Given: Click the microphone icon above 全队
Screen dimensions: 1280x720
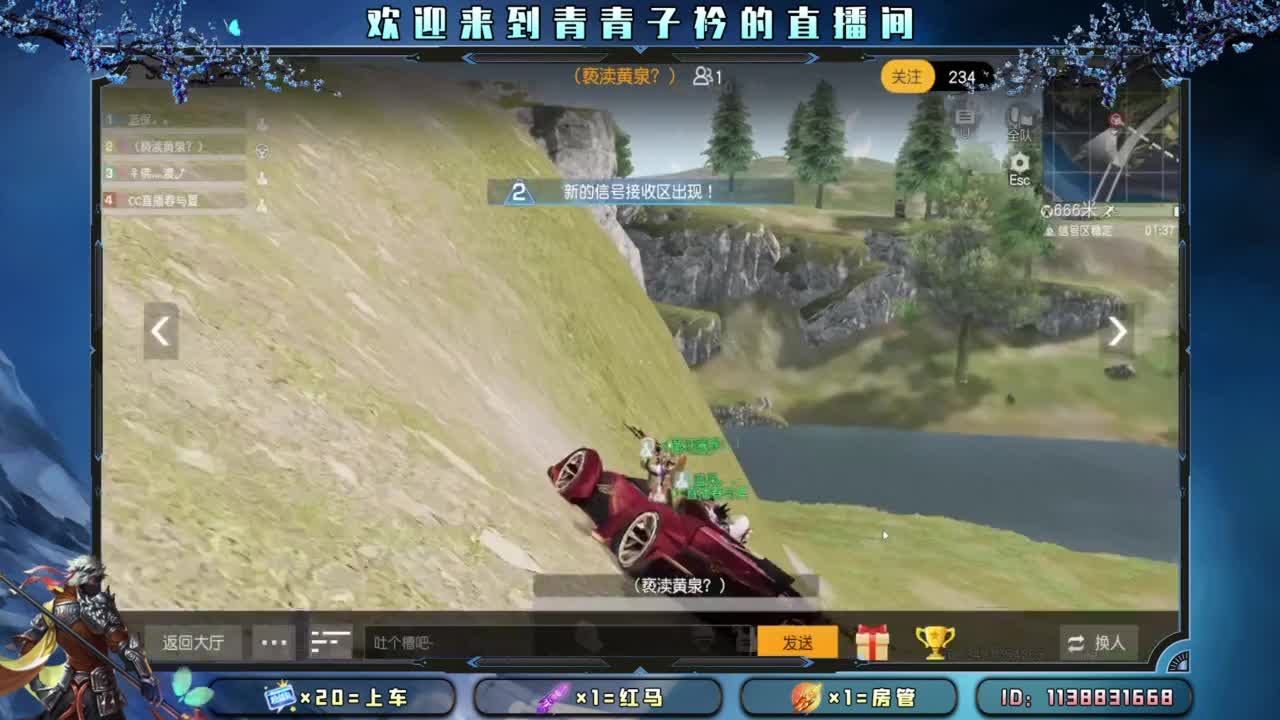Looking at the screenshot, I should (1014, 118).
